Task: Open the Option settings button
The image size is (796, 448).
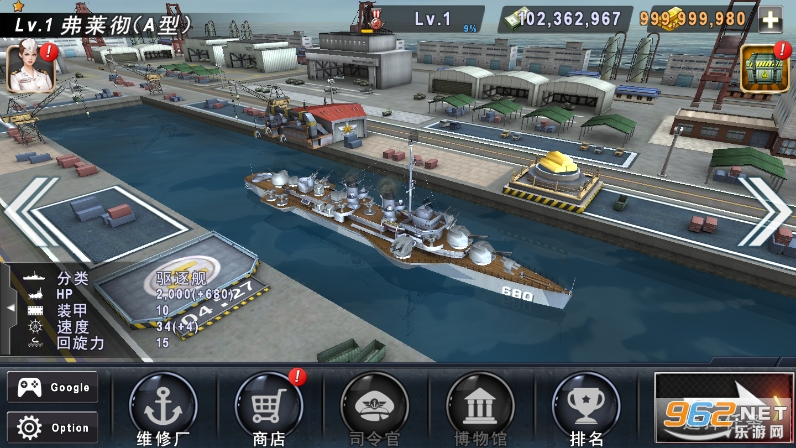Action: click(x=53, y=427)
